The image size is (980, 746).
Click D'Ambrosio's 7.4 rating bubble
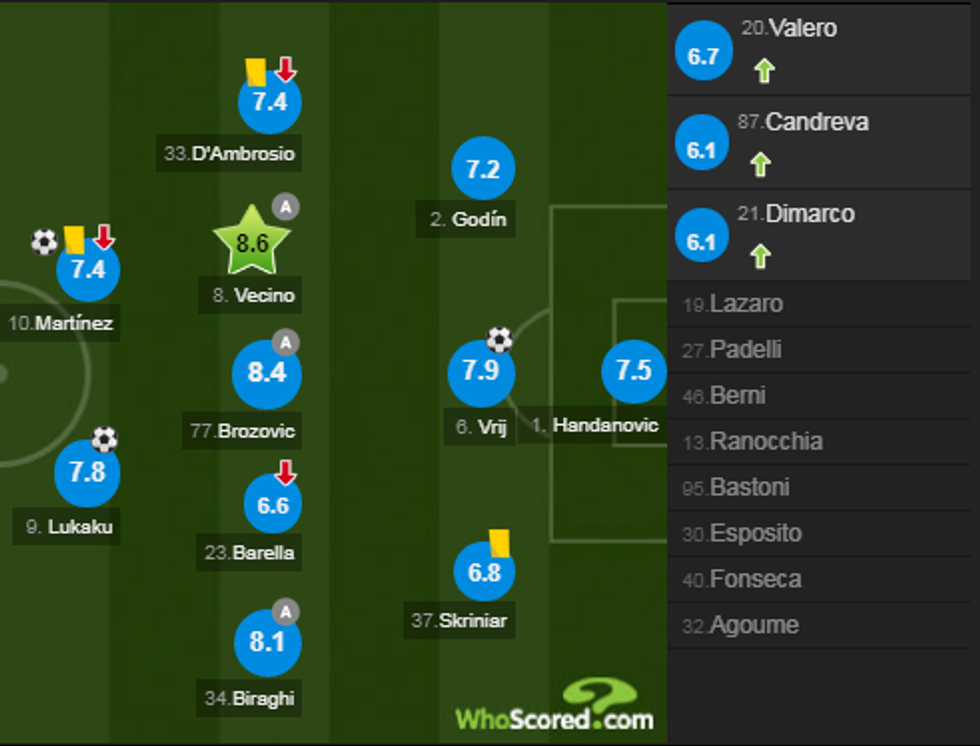pyautogui.click(x=269, y=102)
